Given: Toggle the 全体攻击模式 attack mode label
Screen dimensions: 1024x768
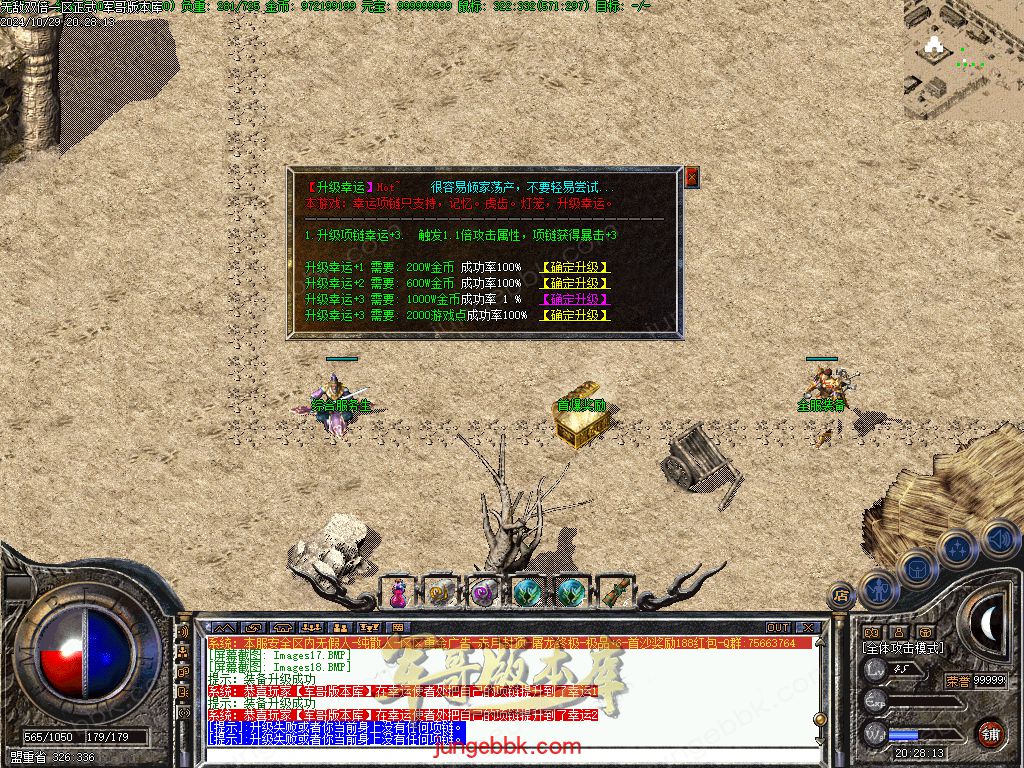Looking at the screenshot, I should point(902,648).
